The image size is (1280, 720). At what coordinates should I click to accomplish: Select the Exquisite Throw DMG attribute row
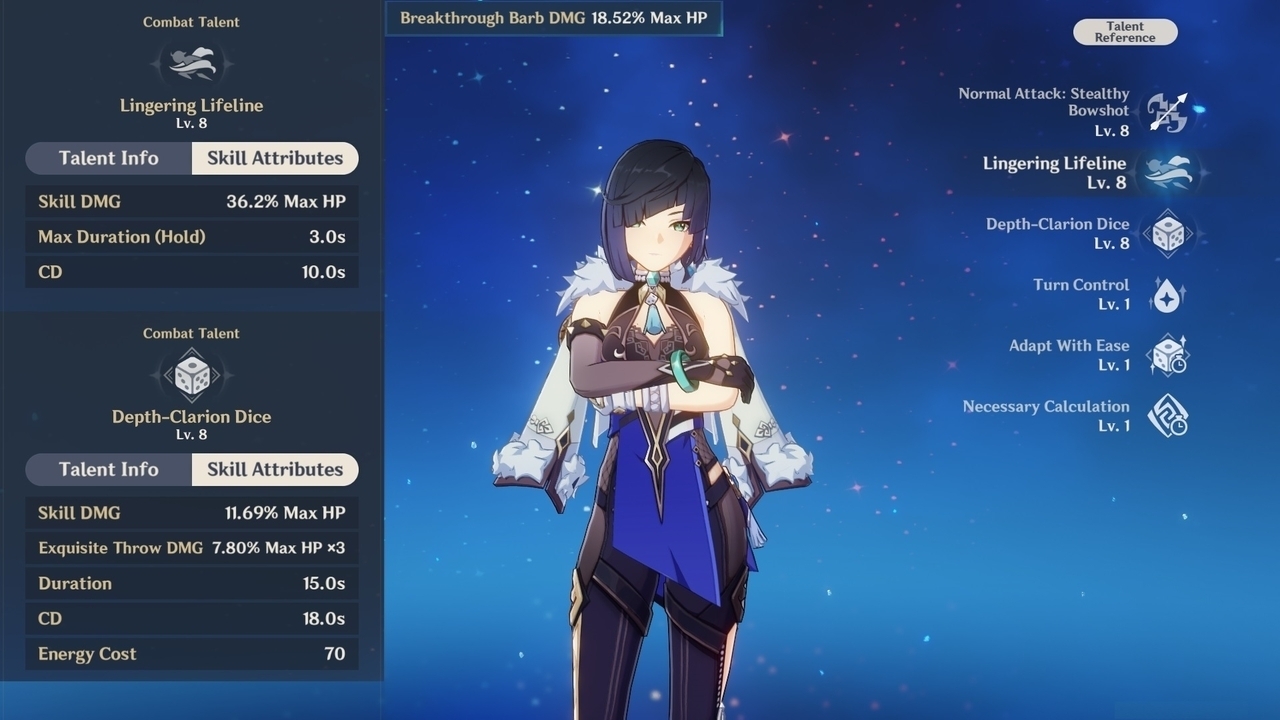point(191,548)
